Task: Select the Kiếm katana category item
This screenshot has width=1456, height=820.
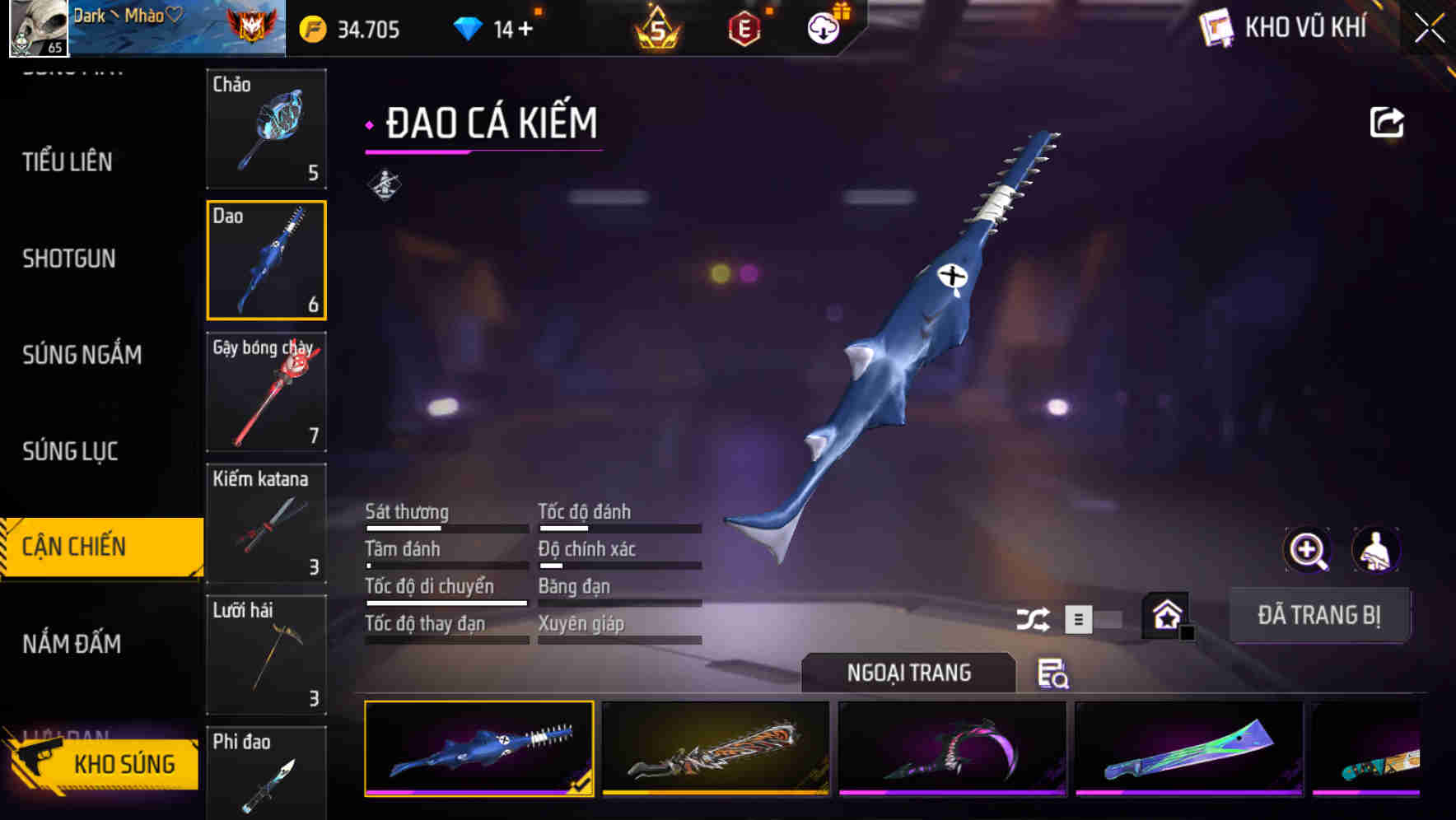Action: click(x=265, y=524)
